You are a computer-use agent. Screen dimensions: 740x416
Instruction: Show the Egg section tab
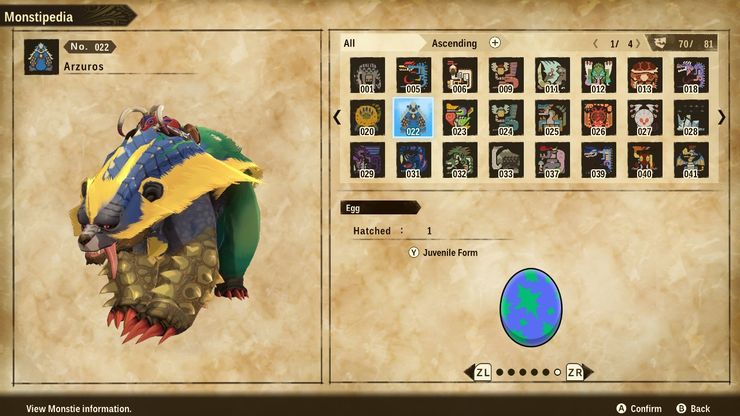click(x=378, y=207)
